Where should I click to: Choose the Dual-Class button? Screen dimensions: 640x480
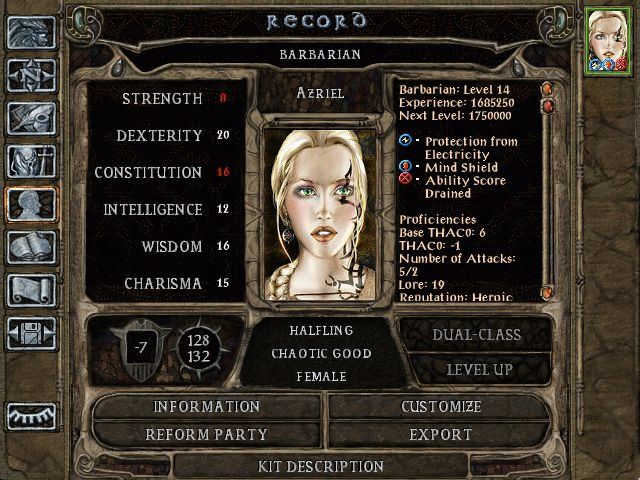pos(476,335)
